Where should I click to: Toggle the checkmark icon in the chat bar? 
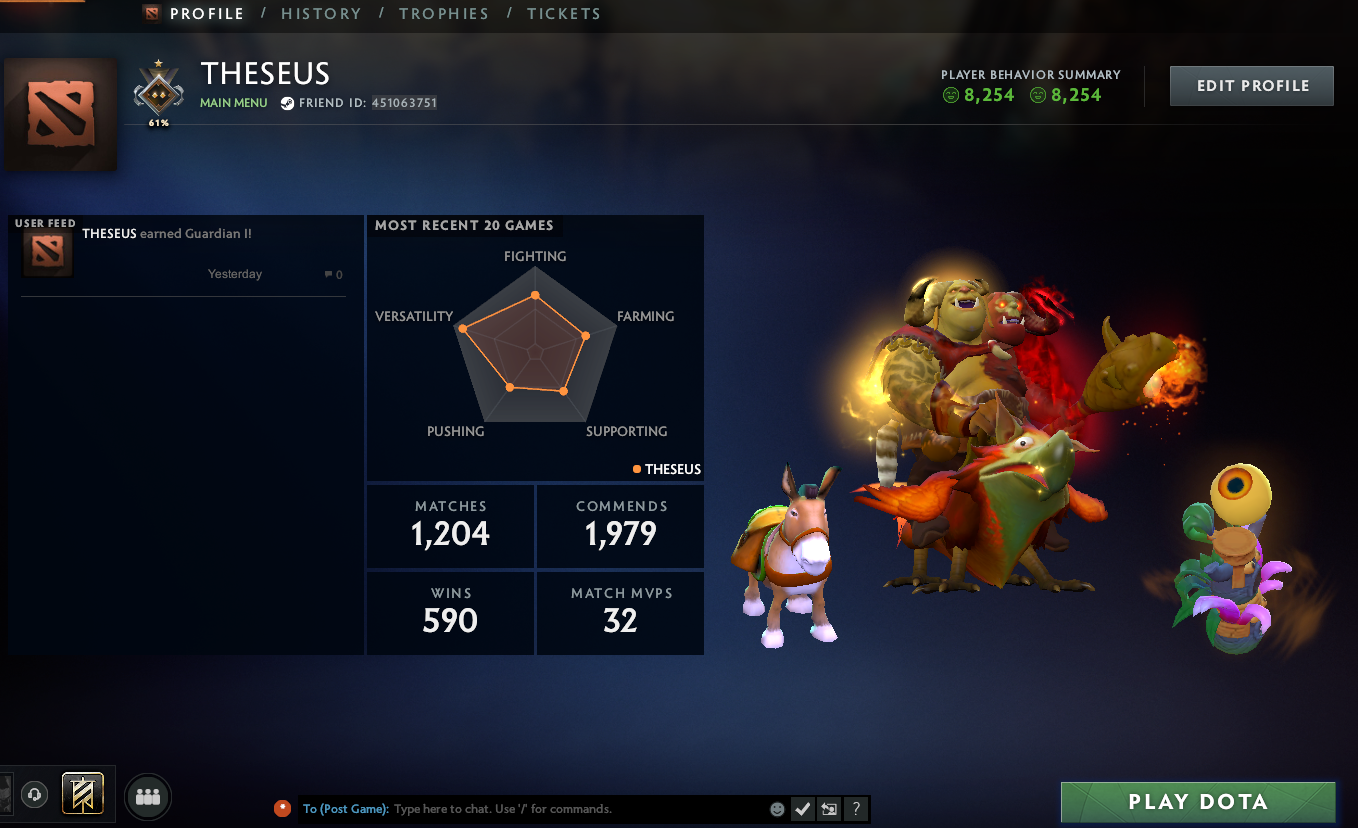coord(803,809)
